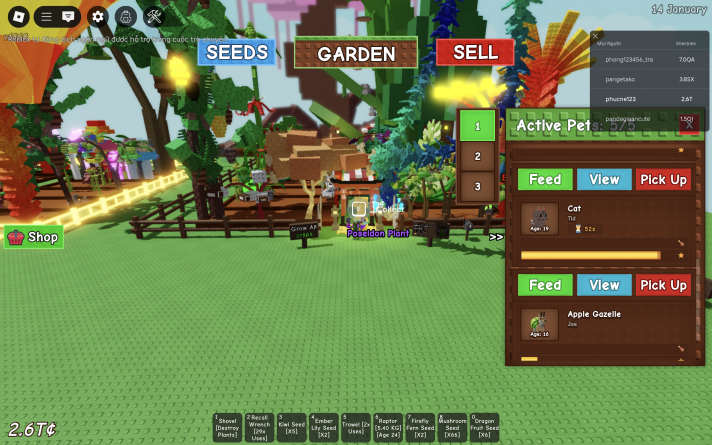Open the Shop panel
This screenshot has width=712, height=445.
(x=34, y=237)
